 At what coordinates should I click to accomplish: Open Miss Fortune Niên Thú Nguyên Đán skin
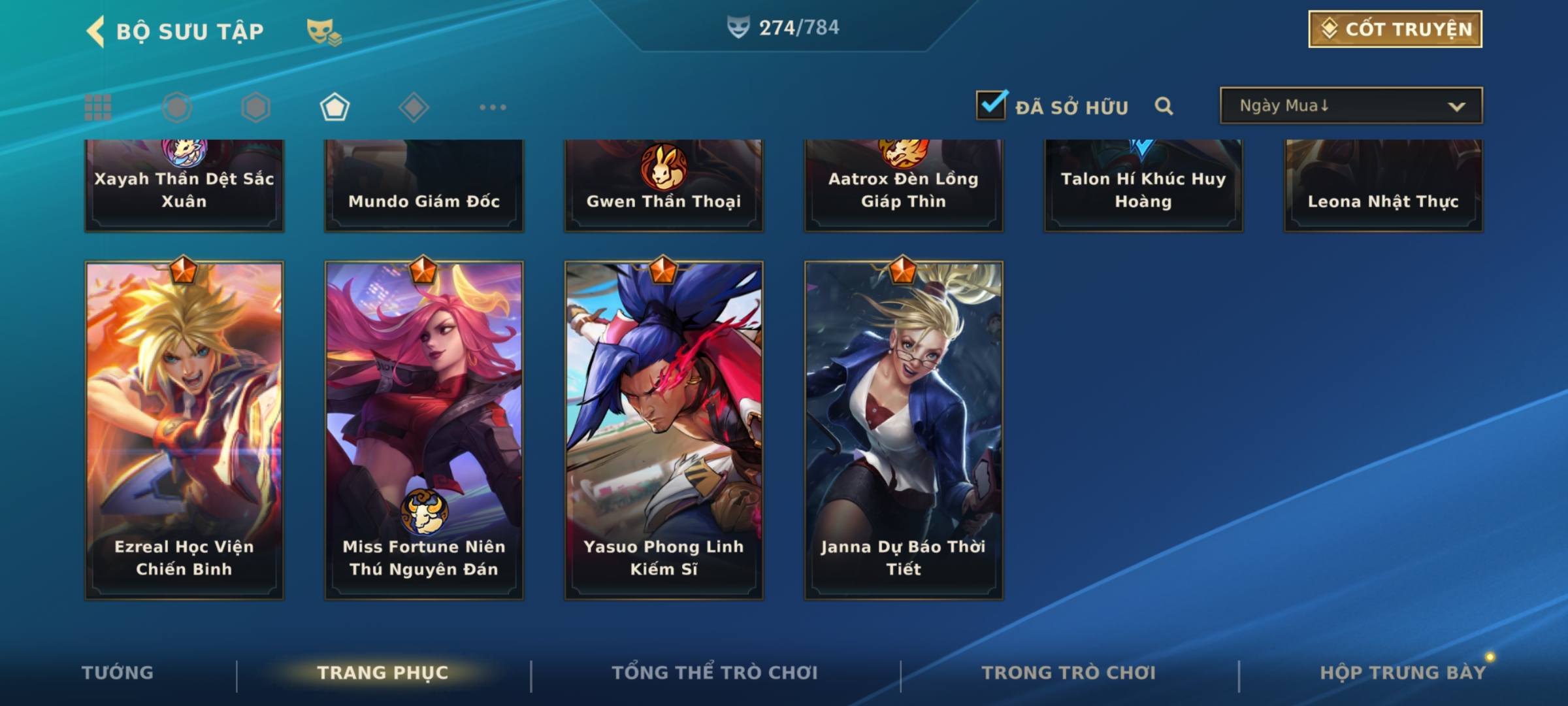[x=424, y=430]
